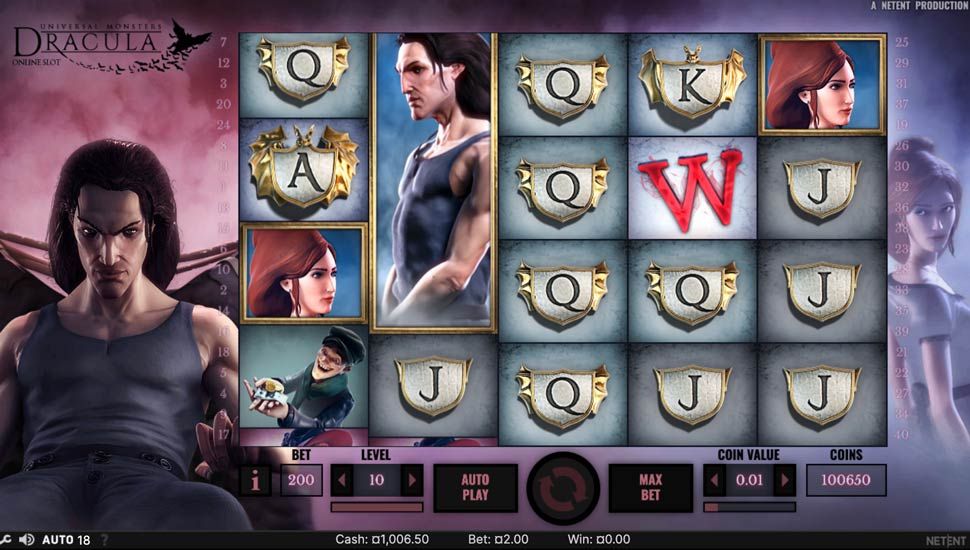The height and width of the screenshot is (550, 970).
Task: Spin the reels with the round button
Action: point(563,488)
